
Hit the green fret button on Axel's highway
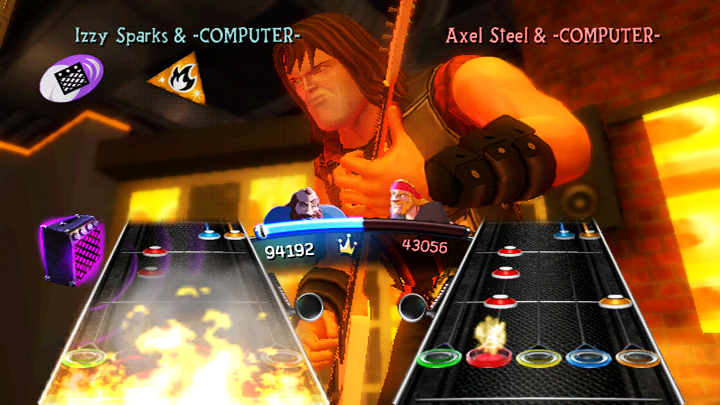pyautogui.click(x=436, y=357)
